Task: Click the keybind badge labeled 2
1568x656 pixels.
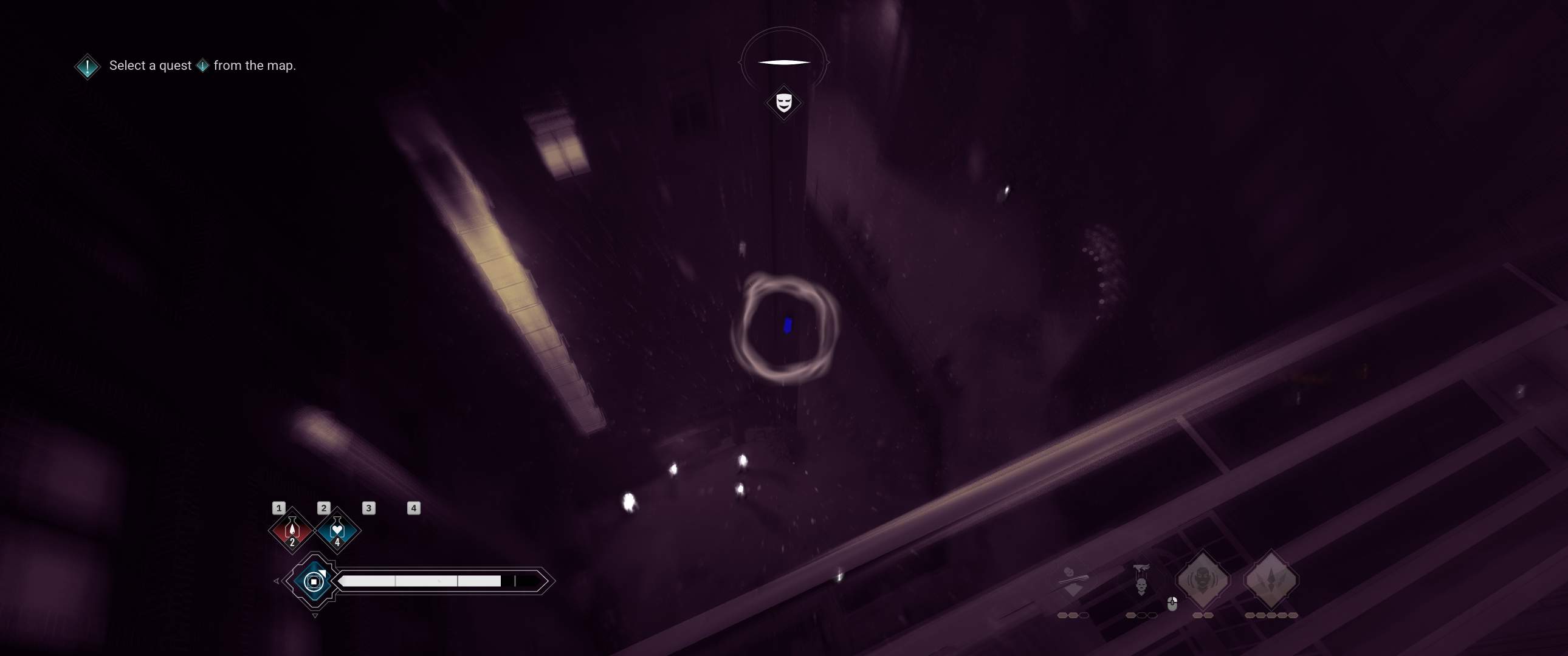Action: click(324, 509)
